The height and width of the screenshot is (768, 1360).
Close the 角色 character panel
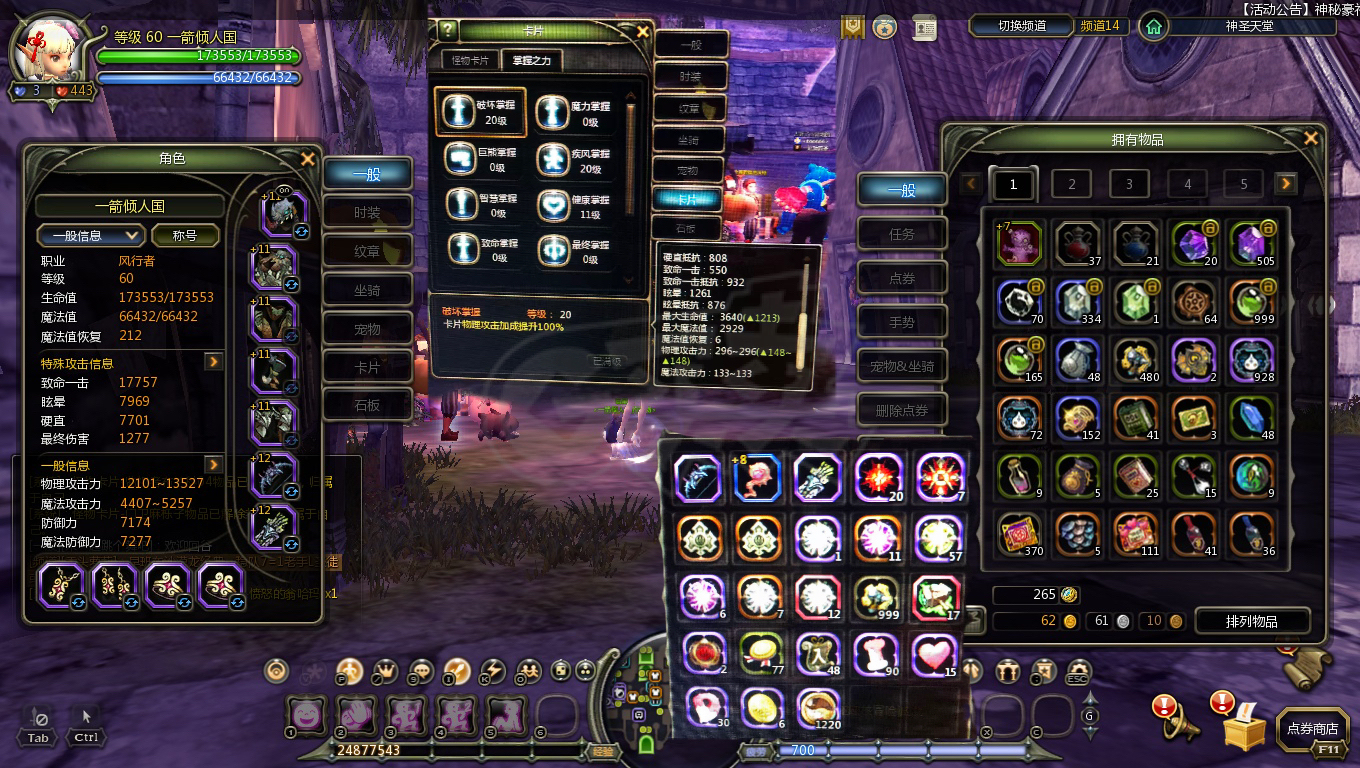point(308,159)
